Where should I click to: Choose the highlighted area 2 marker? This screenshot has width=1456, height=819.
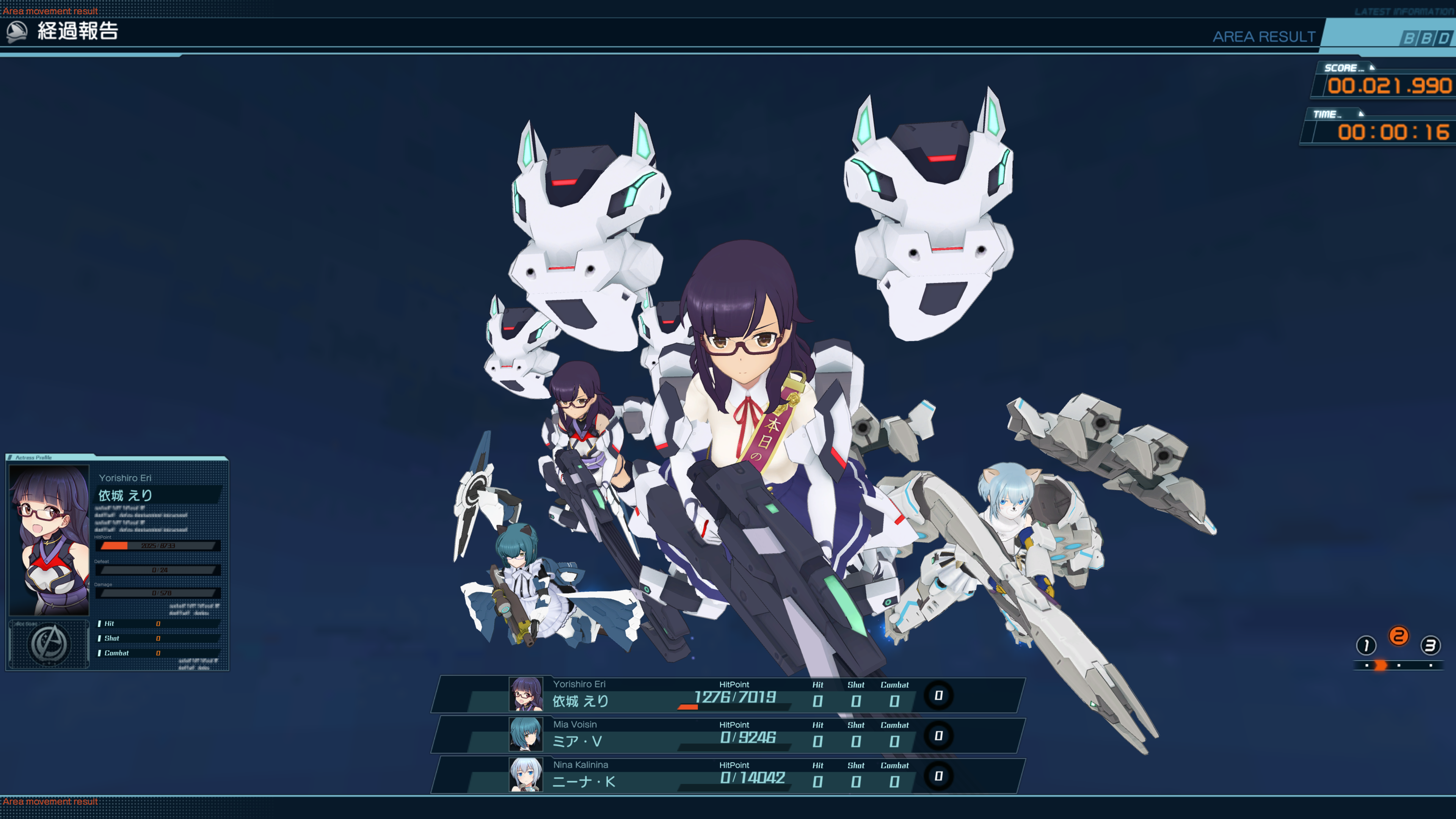(x=1398, y=637)
